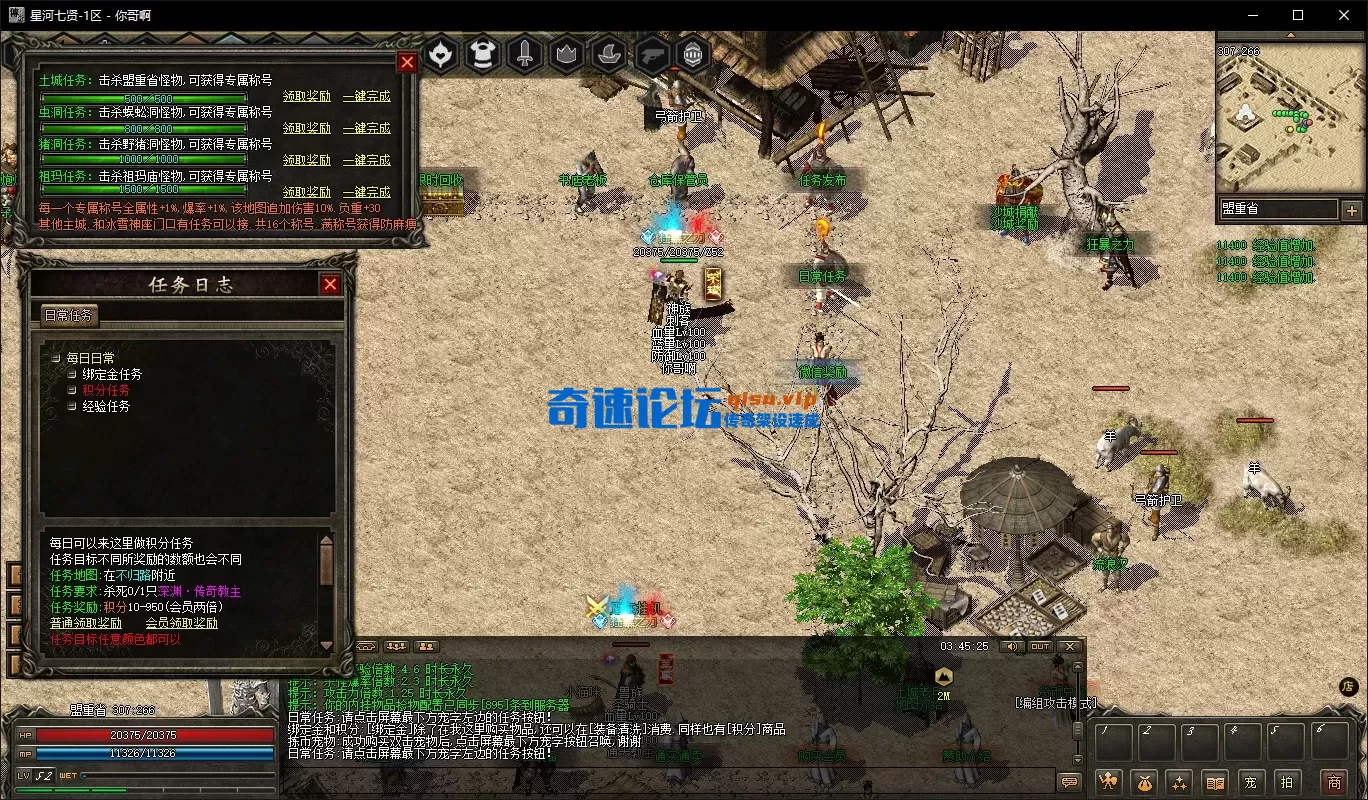Click the sparkle skills icon on the bottom bar
The image size is (1368, 800).
(x=1178, y=782)
